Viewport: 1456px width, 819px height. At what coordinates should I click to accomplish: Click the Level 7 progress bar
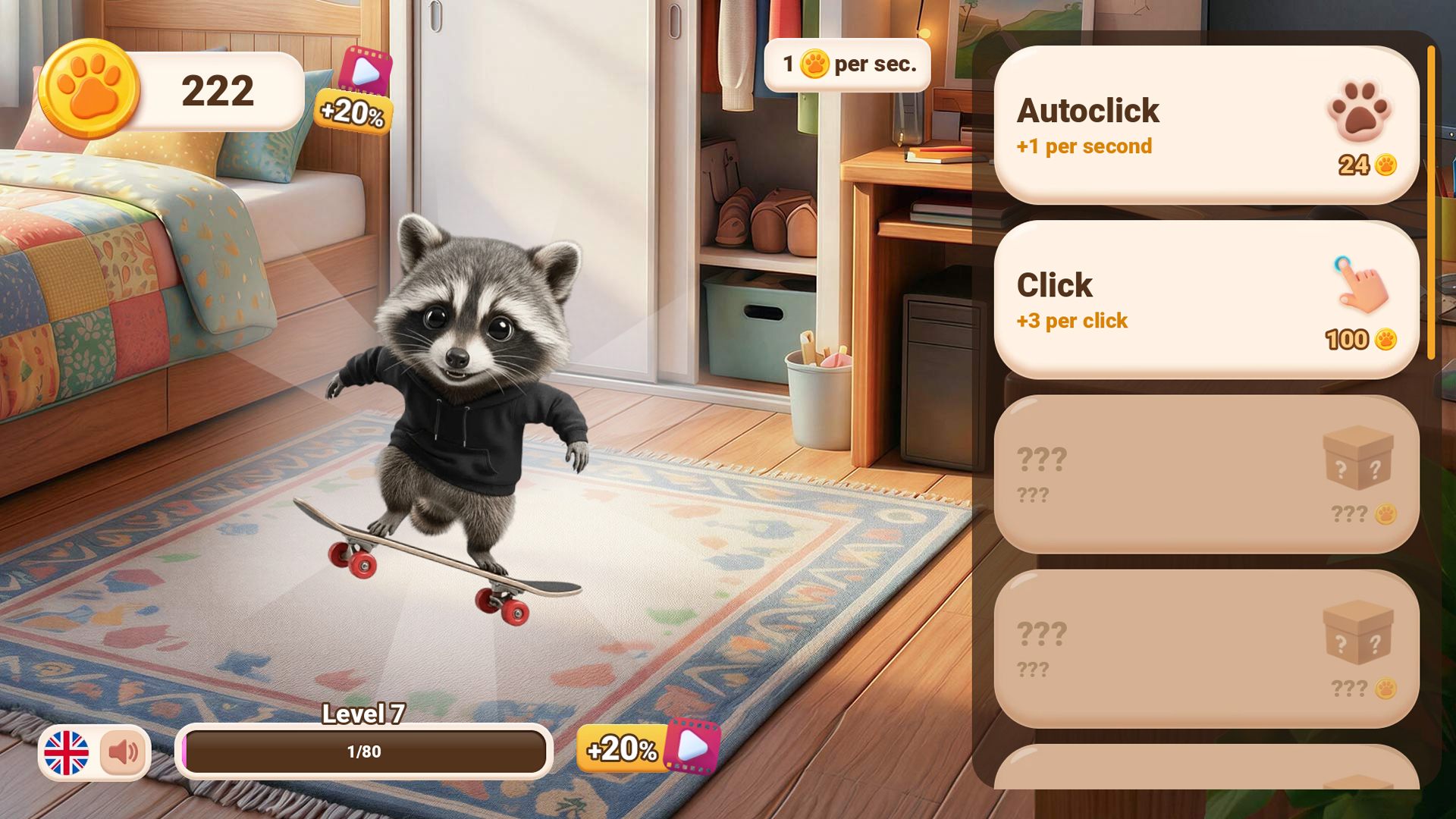tap(364, 752)
